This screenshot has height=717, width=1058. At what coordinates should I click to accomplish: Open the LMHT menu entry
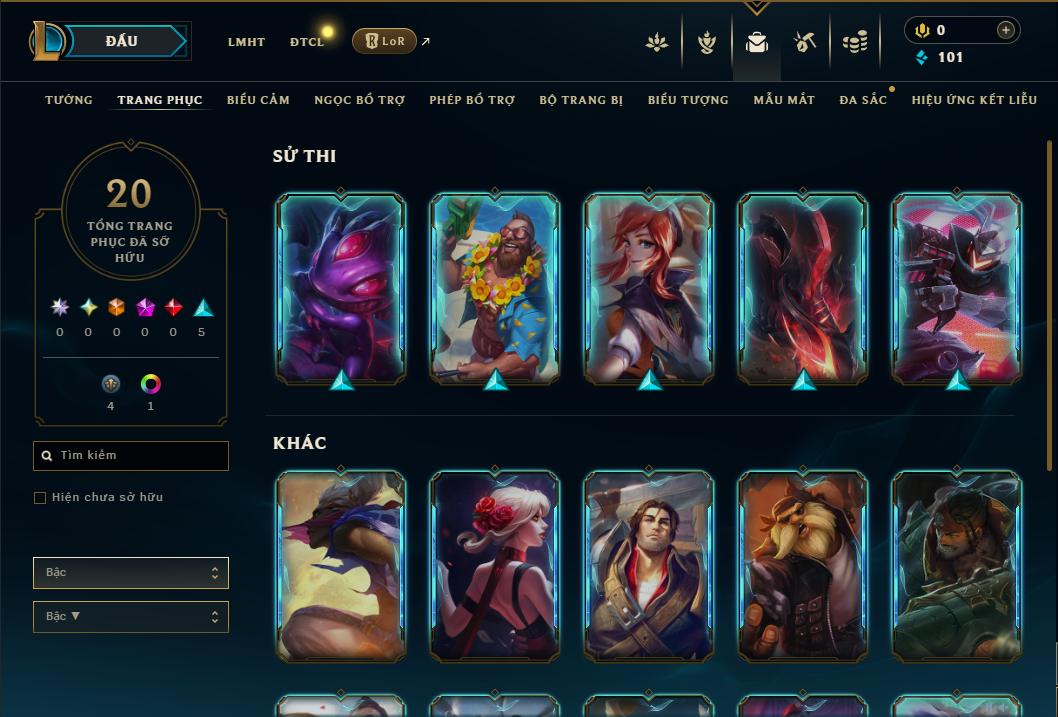pyautogui.click(x=246, y=42)
